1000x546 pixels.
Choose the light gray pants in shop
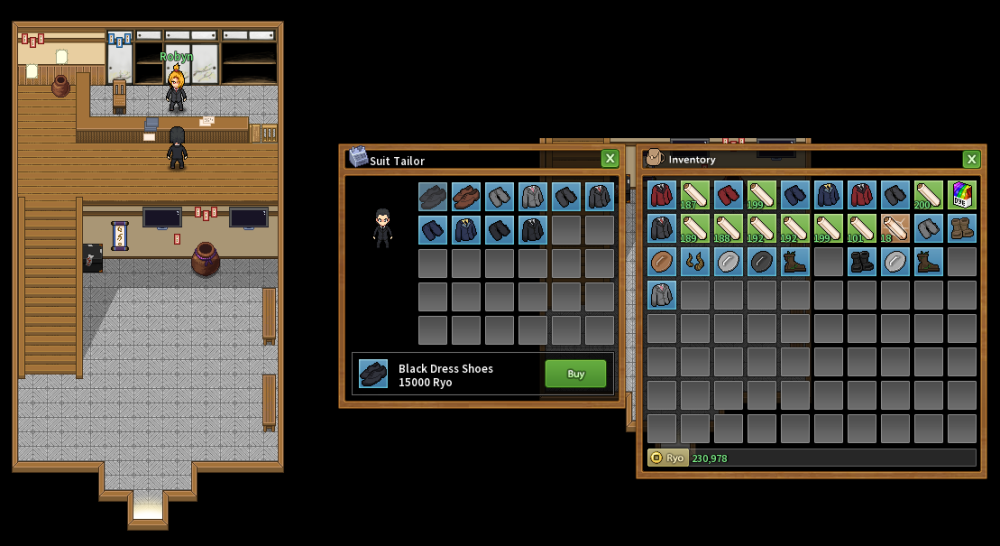pos(500,196)
